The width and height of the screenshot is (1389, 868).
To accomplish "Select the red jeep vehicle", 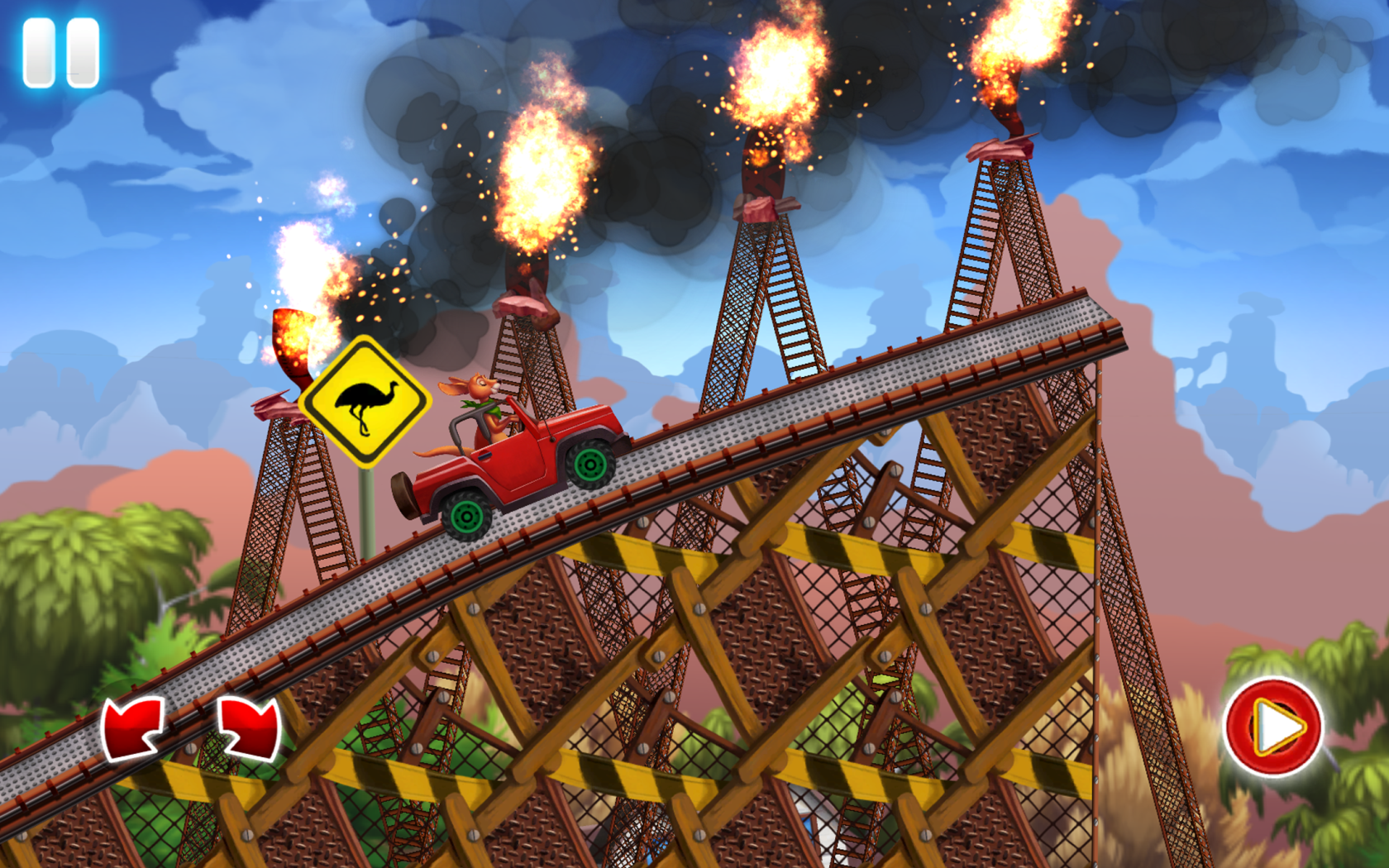I will pyautogui.click(x=513, y=463).
